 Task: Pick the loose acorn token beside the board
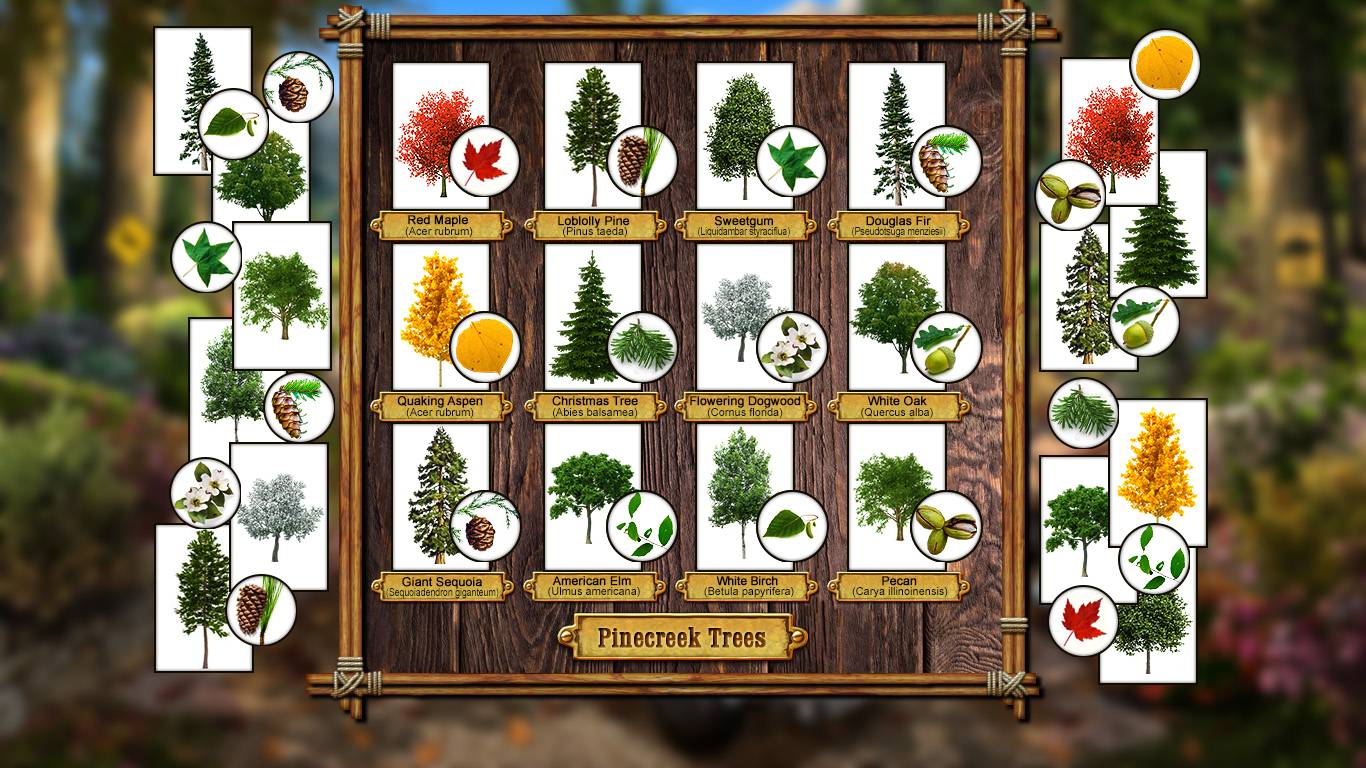tap(1144, 321)
